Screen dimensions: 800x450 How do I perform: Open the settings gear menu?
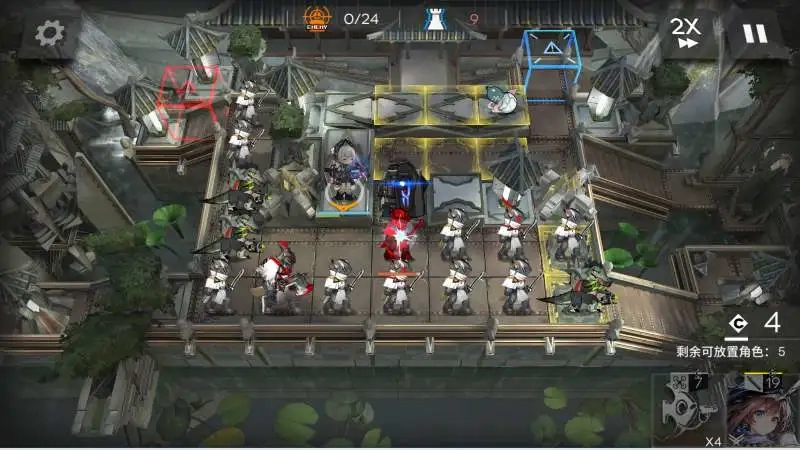[49, 33]
